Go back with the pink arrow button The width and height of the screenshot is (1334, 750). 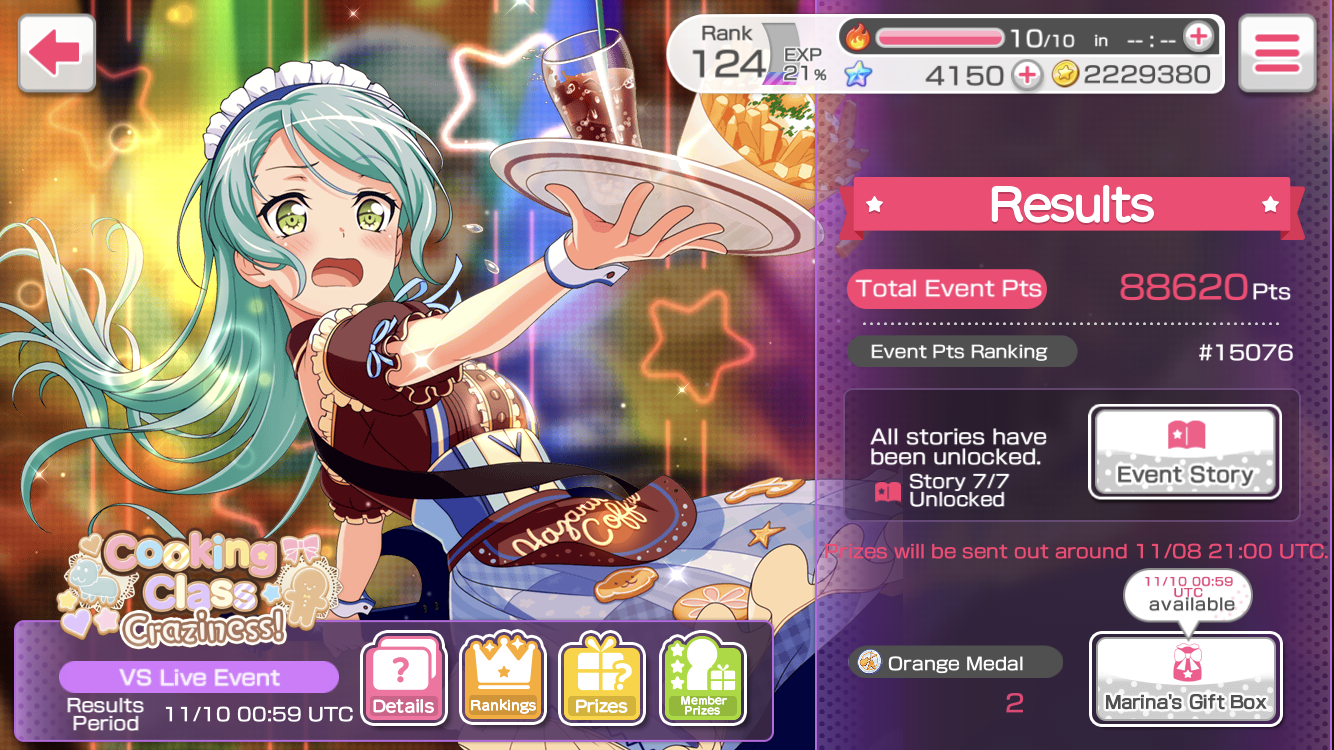[x=56, y=54]
